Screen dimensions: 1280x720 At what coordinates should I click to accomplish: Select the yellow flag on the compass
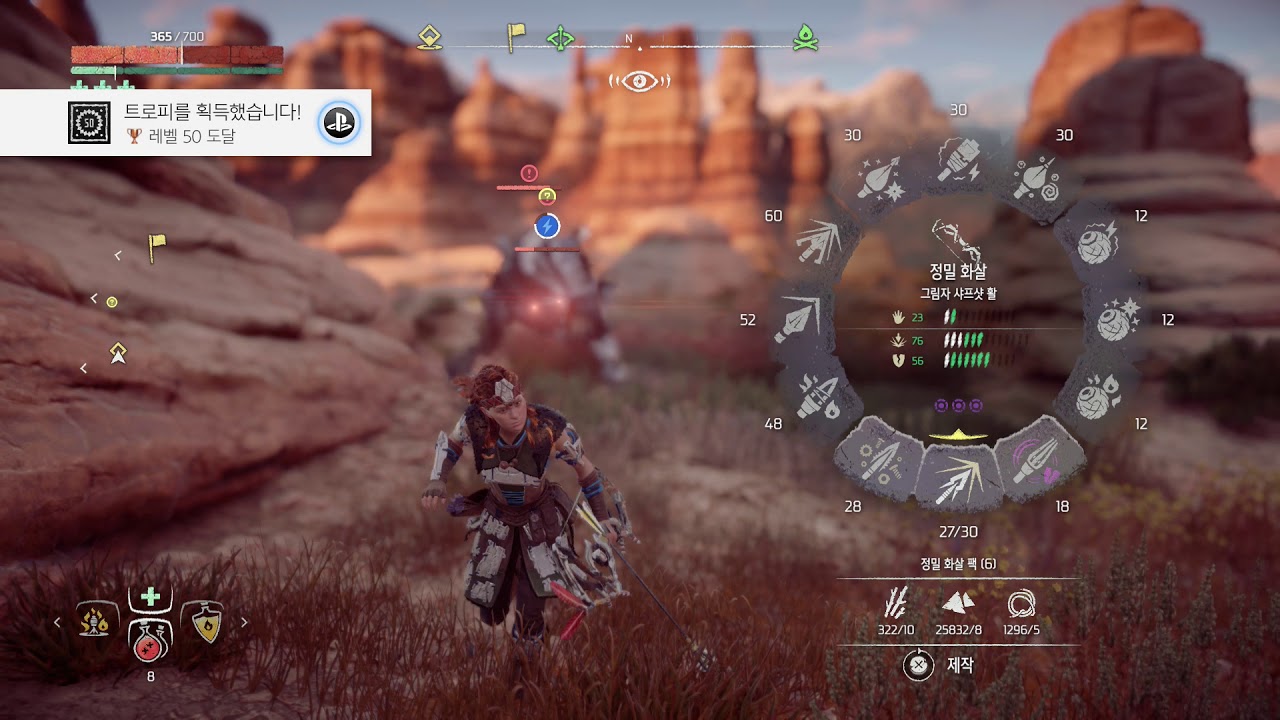[x=515, y=36]
